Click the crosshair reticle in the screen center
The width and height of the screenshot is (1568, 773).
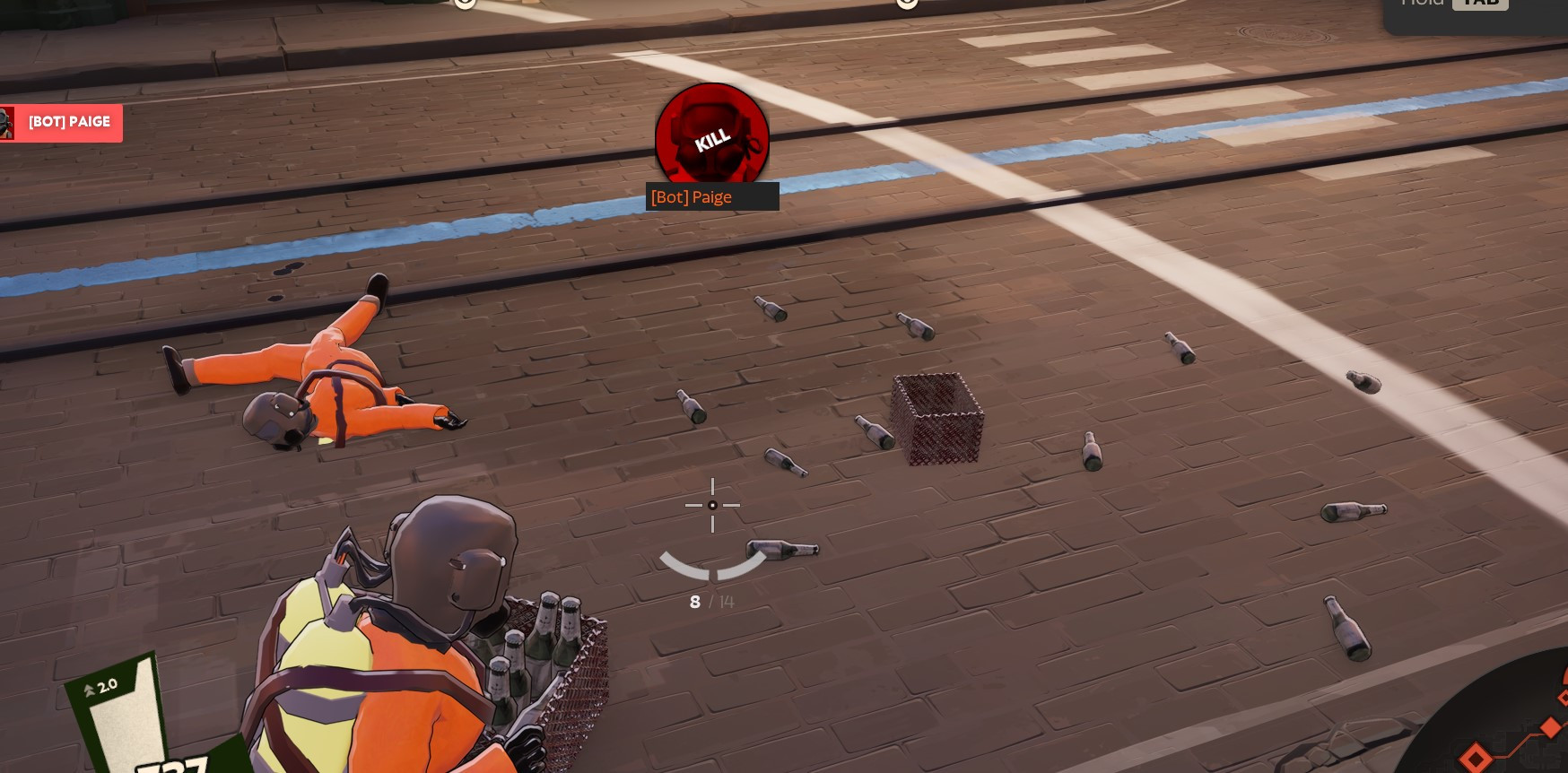(x=712, y=506)
